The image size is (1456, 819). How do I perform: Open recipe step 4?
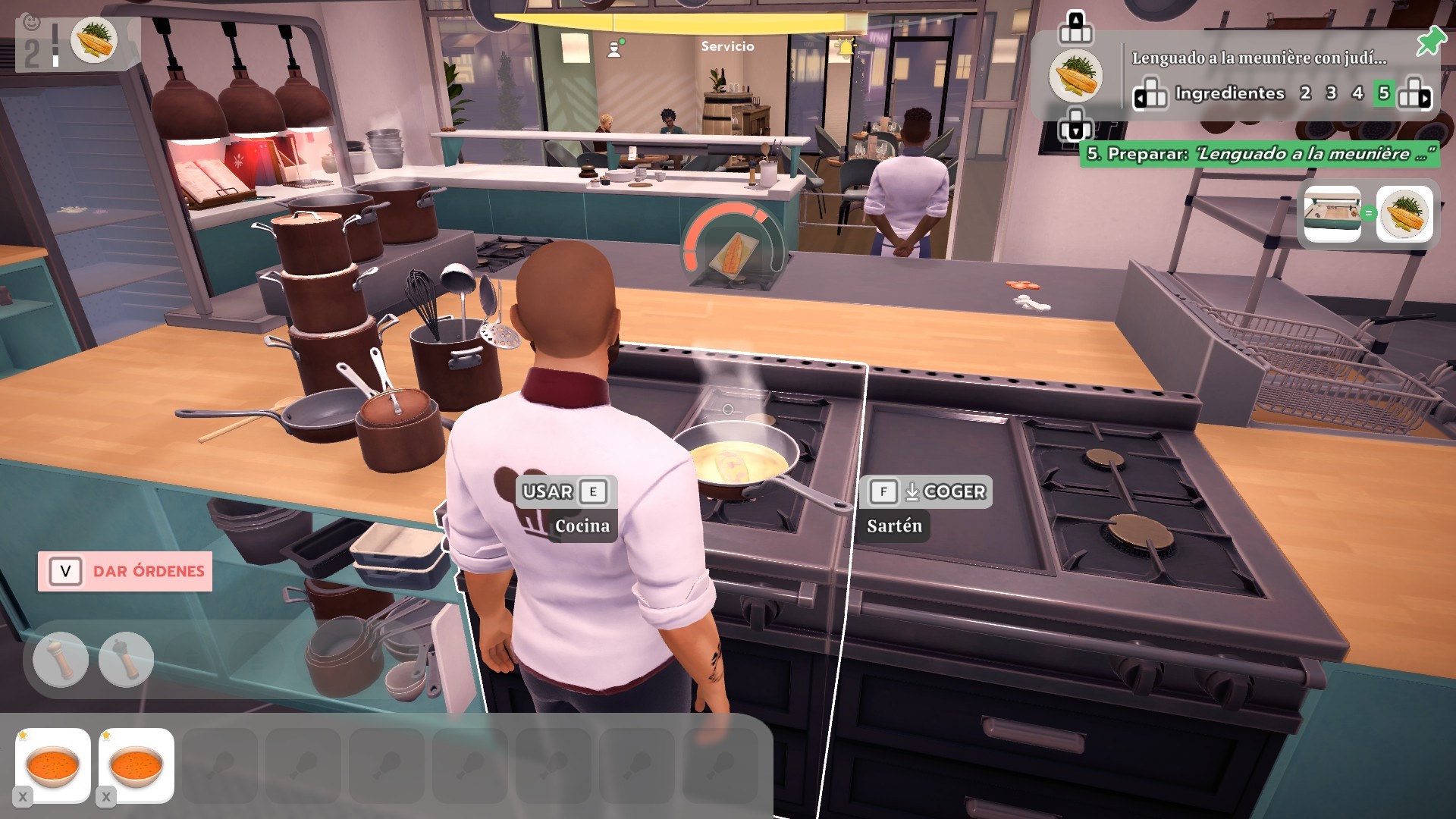coord(1357,93)
